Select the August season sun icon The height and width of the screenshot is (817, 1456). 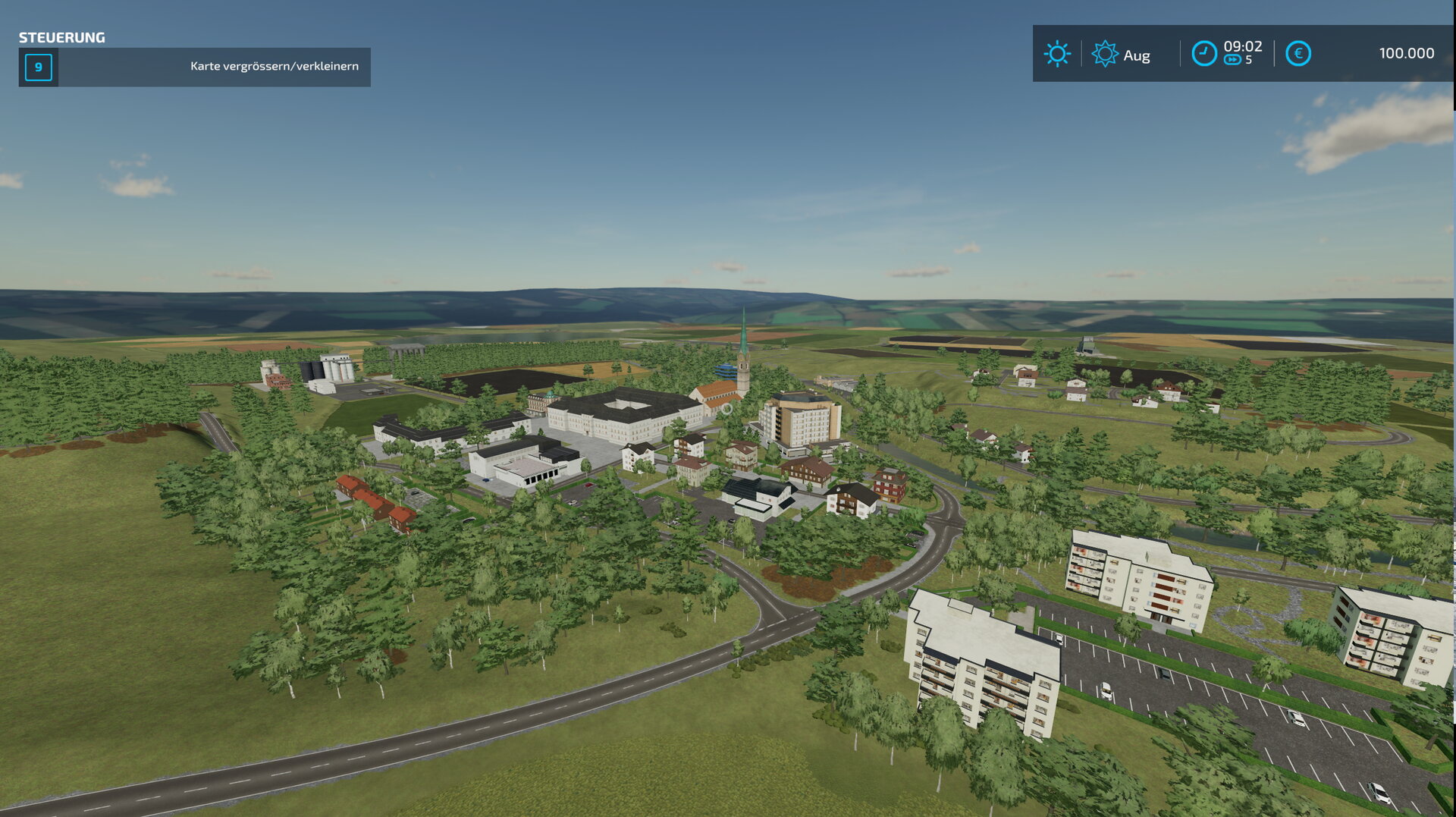click(x=1104, y=54)
